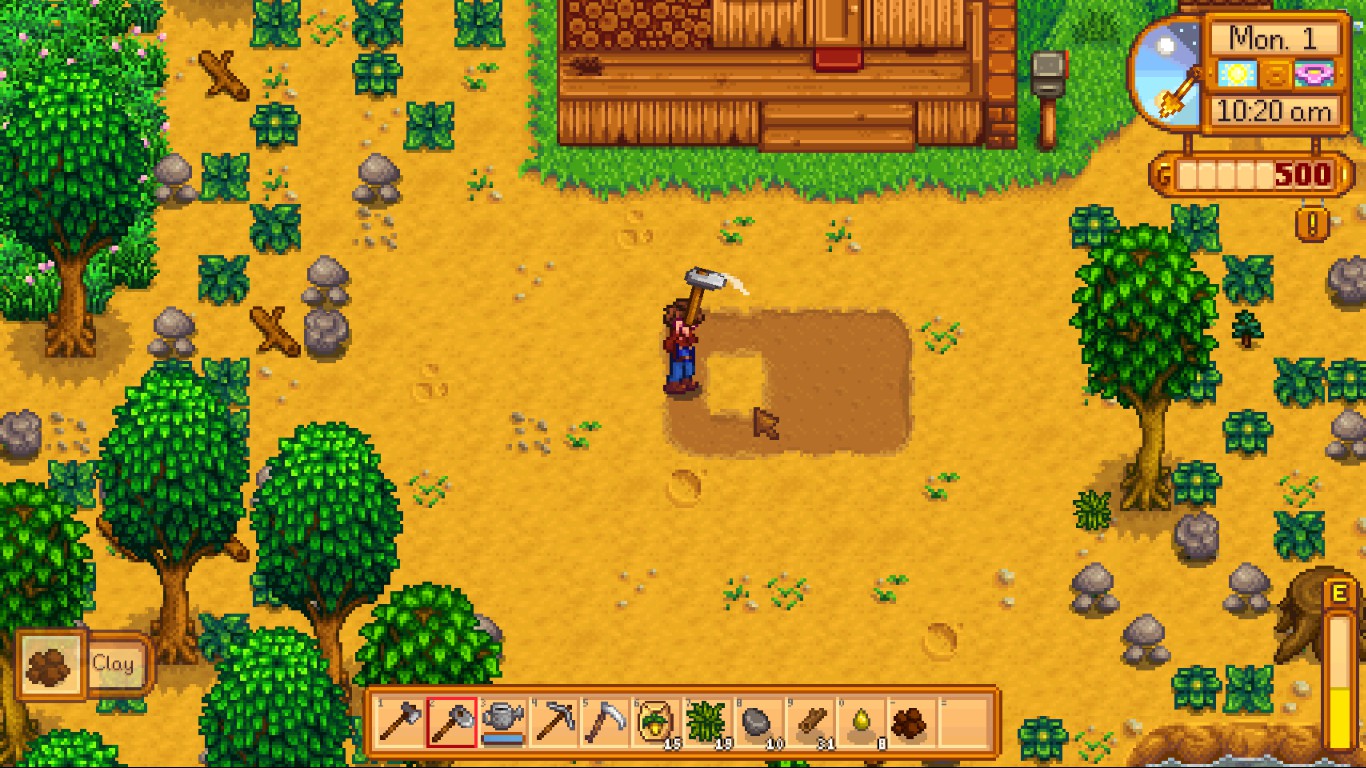Viewport: 1366px width, 768px height.
Task: Select the wood stack slot
Action: (x=810, y=722)
